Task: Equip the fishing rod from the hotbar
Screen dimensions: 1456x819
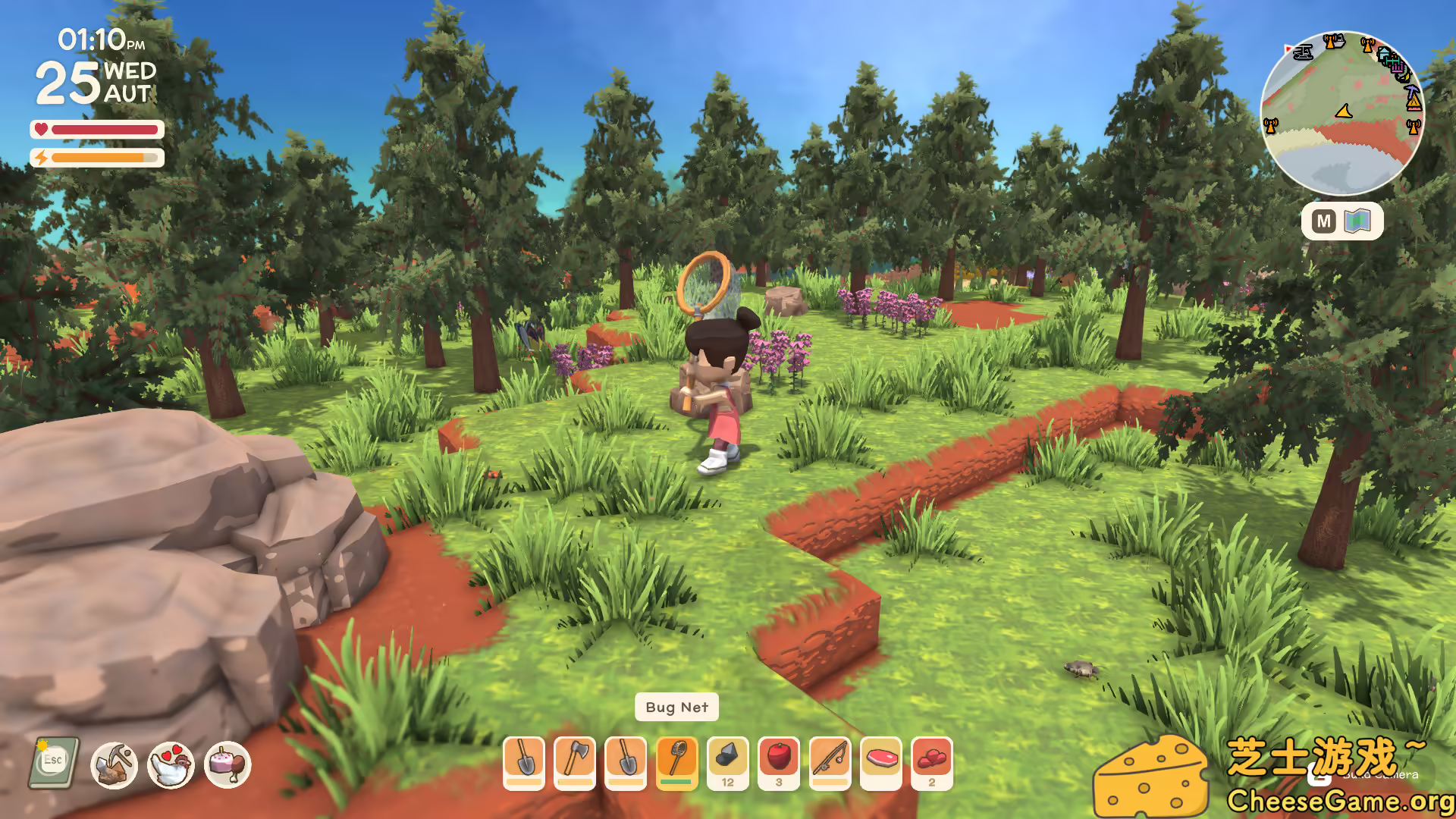Action: pyautogui.click(x=830, y=762)
